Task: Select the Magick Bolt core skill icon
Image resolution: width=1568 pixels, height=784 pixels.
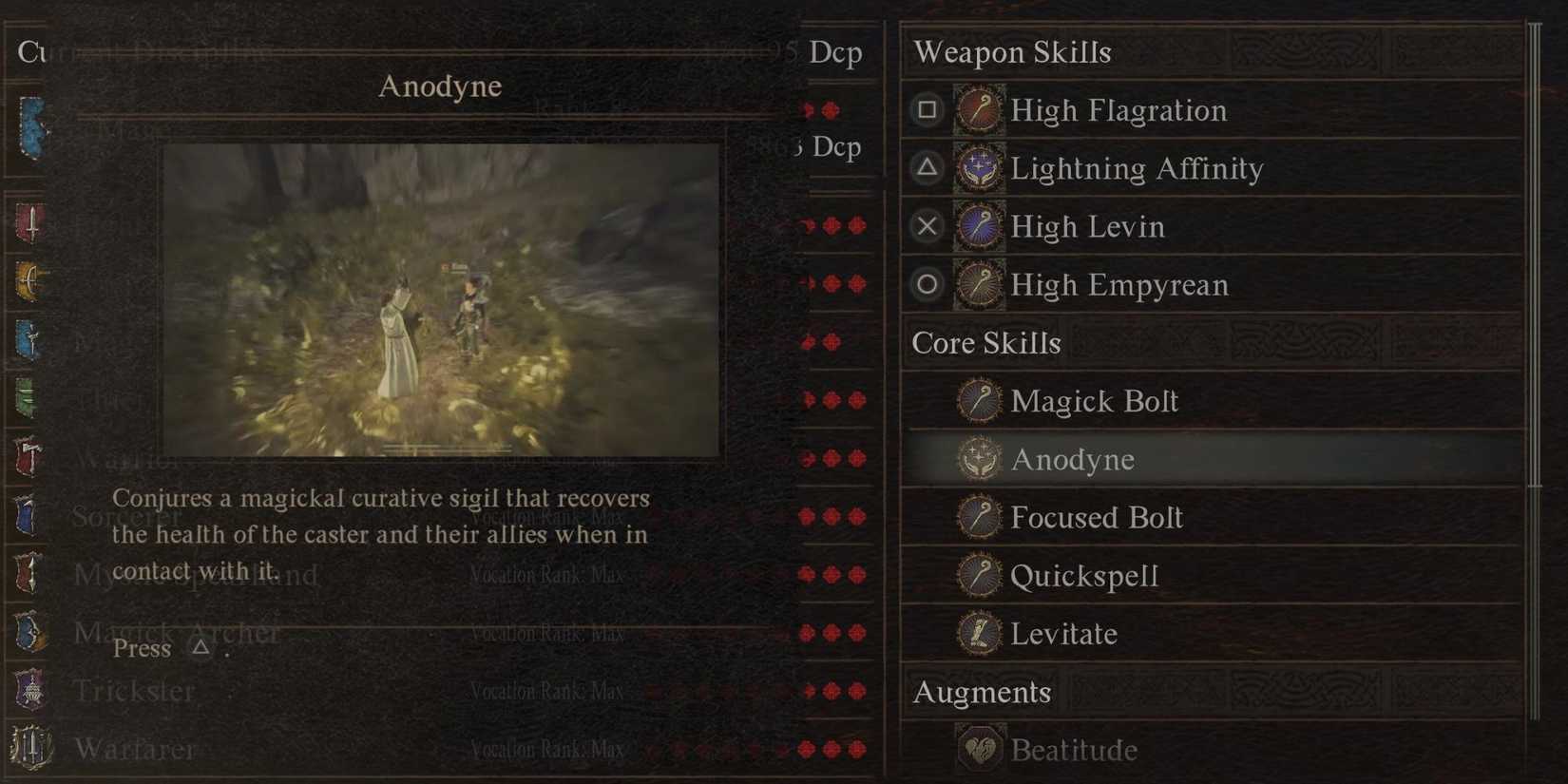Action: pyautogui.click(x=980, y=401)
